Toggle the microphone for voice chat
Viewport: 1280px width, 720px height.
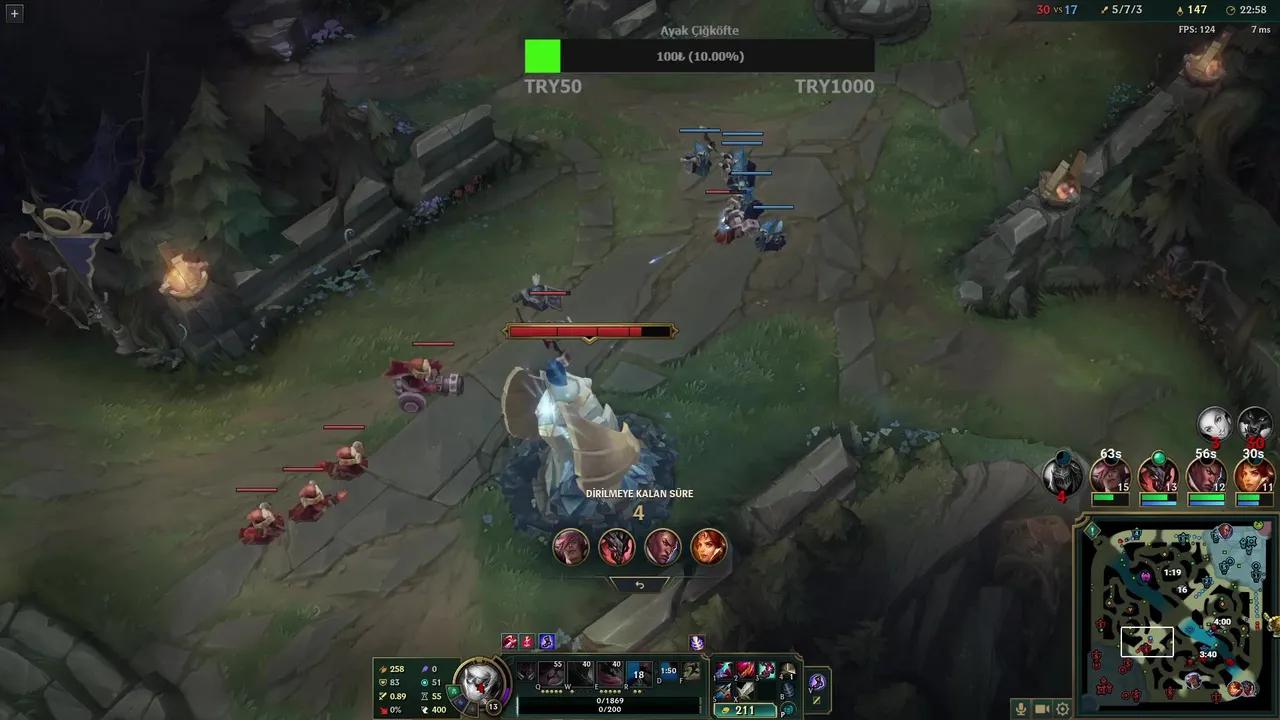[1020, 708]
